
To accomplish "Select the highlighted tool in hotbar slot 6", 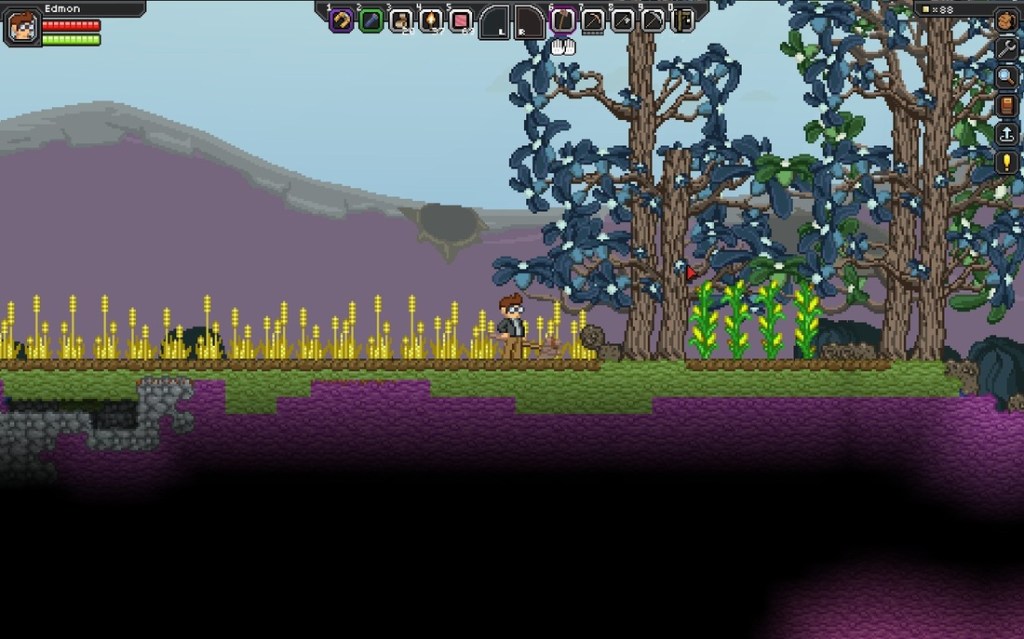I will 563,20.
